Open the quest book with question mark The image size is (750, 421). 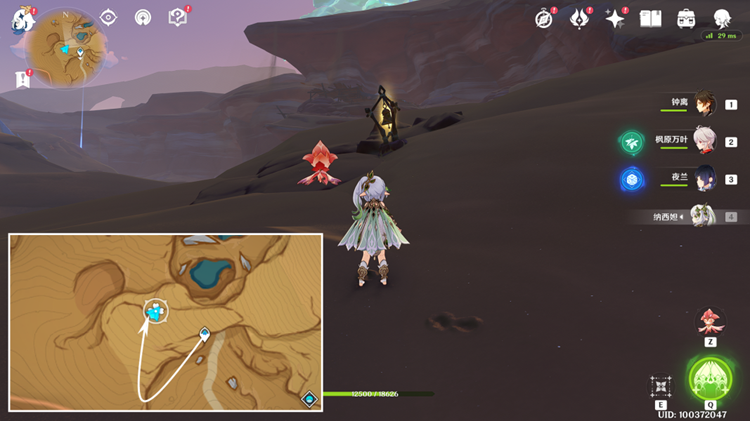coord(178,18)
